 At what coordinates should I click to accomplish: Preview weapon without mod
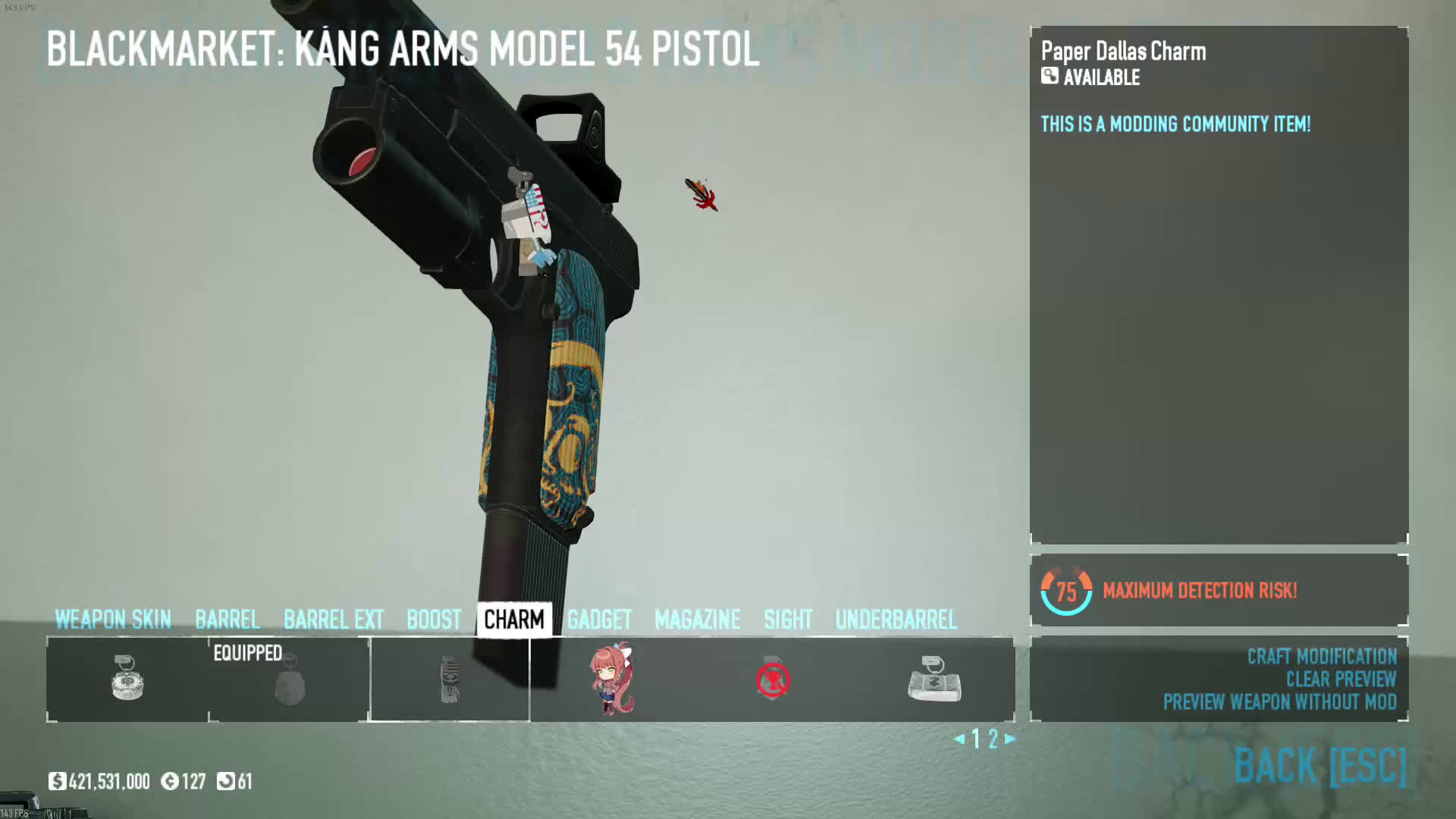[1280, 701]
